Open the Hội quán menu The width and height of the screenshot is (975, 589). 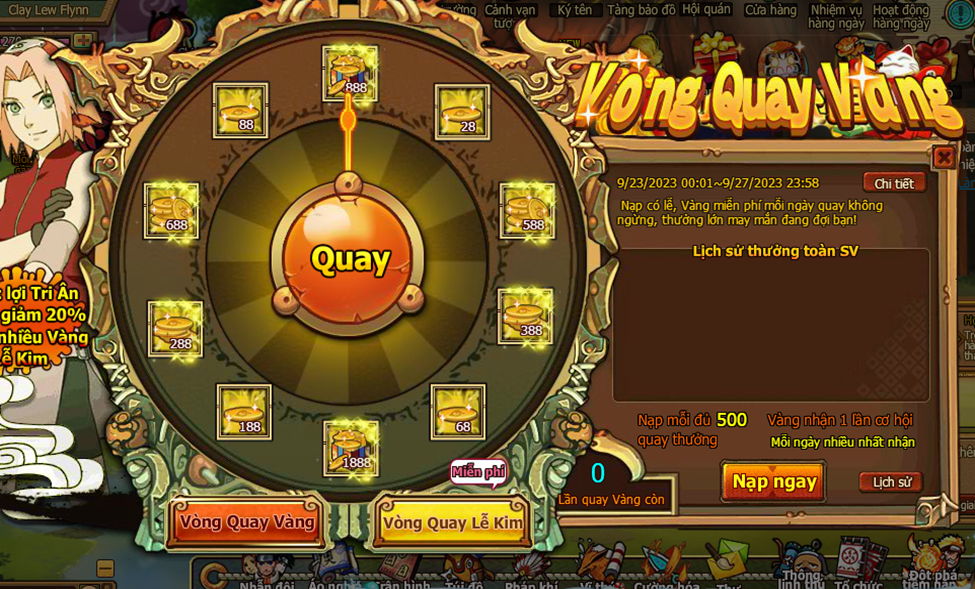[x=706, y=9]
